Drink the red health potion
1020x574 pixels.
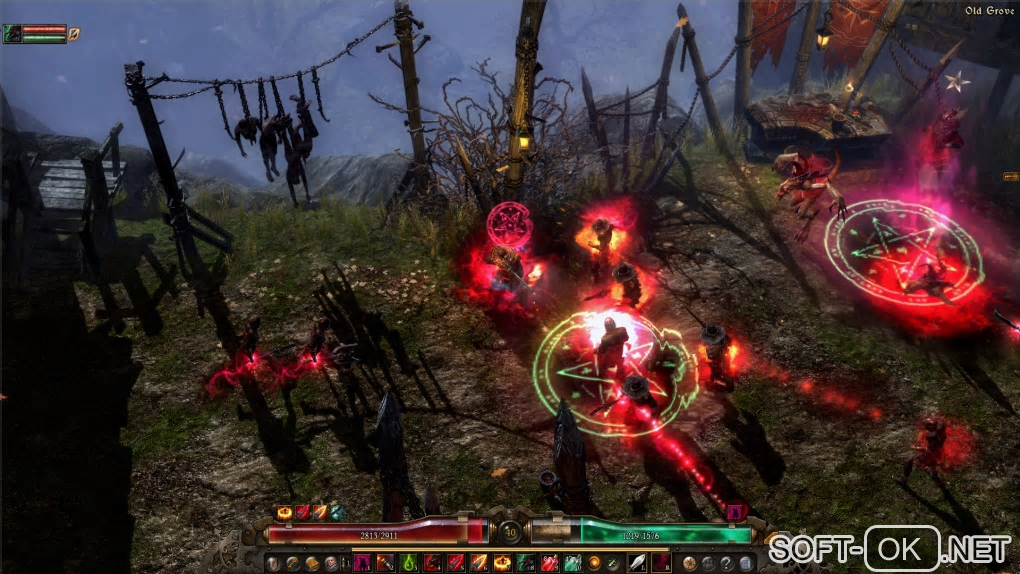pos(549,562)
